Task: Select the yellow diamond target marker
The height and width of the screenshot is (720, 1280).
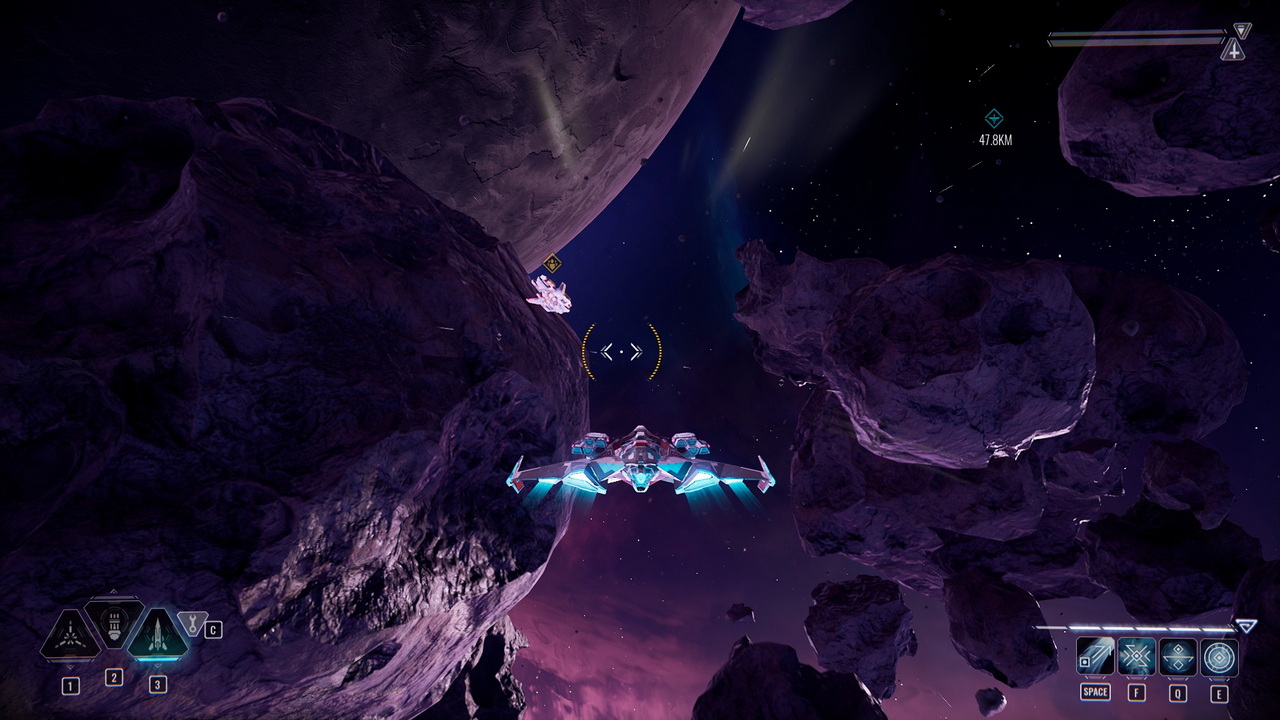Action: [x=551, y=264]
